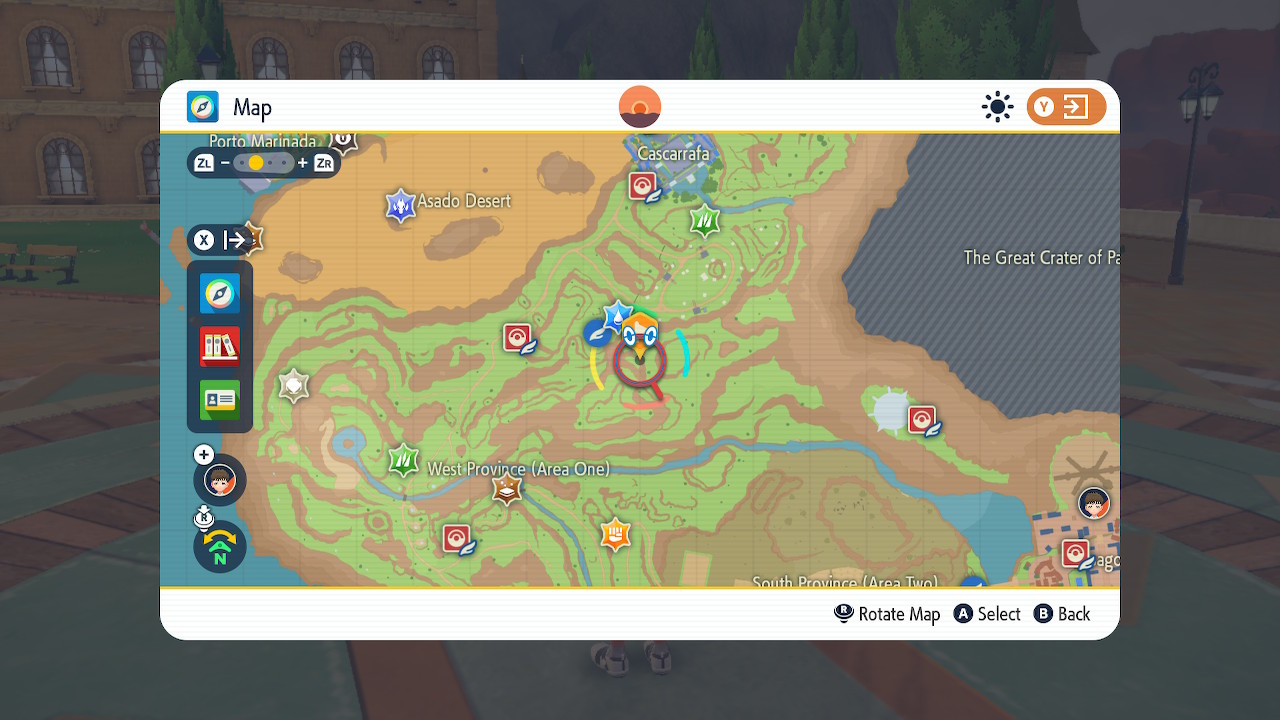Open the Pokédex books icon in the sidebar
Image resolution: width=1280 pixels, height=720 pixels.
tap(219, 345)
